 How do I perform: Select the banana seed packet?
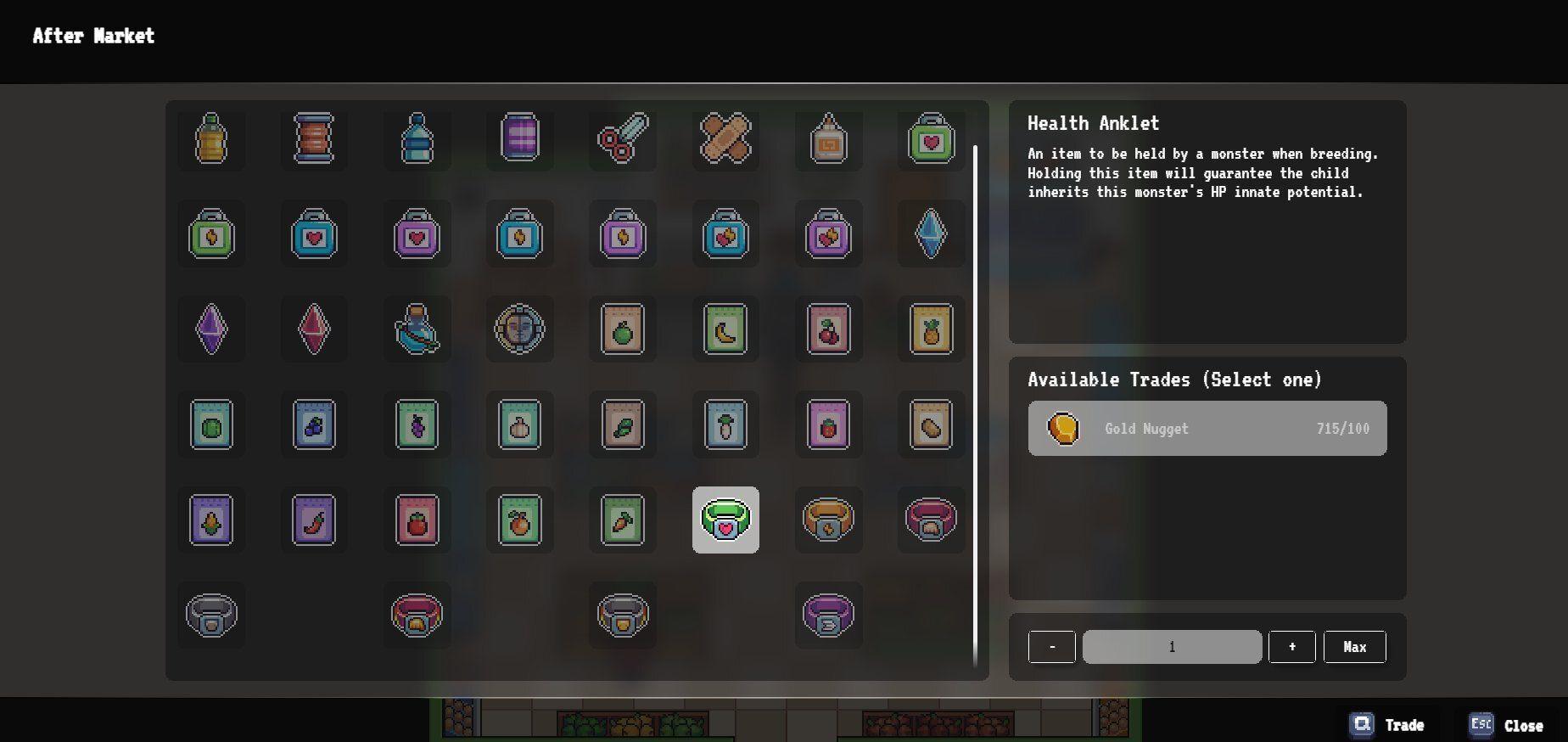[725, 329]
